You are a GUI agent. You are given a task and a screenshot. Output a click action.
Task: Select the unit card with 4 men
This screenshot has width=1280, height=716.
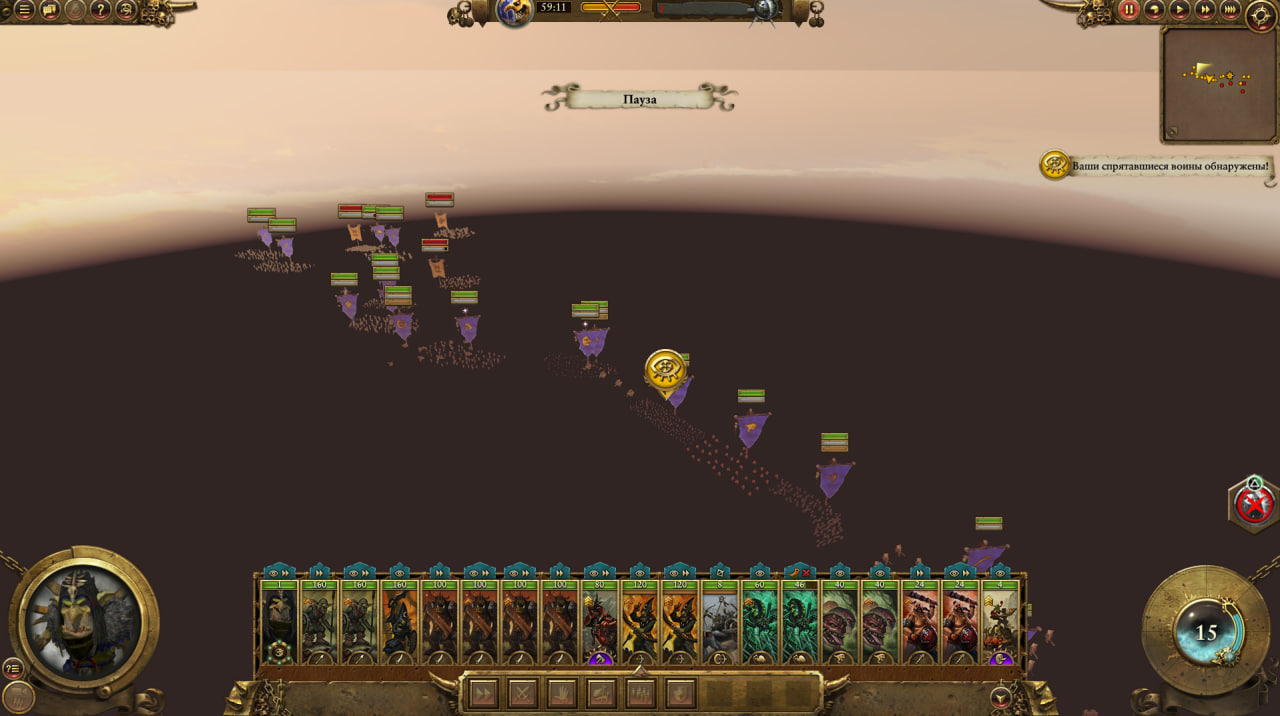click(999, 622)
